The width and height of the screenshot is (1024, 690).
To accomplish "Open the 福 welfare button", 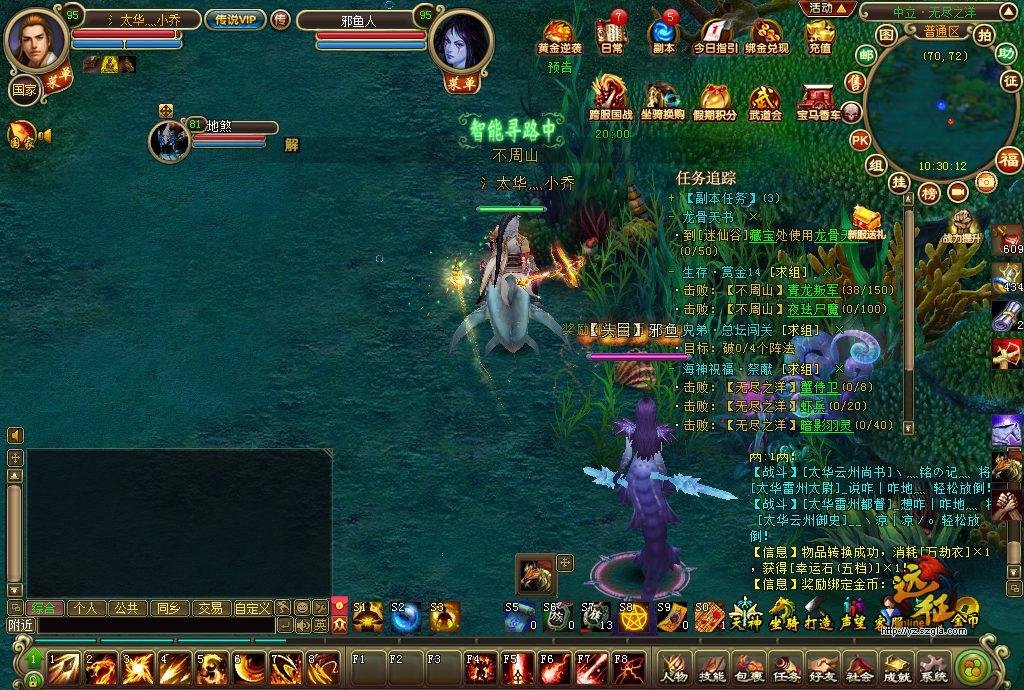I will pyautogui.click(x=1010, y=159).
